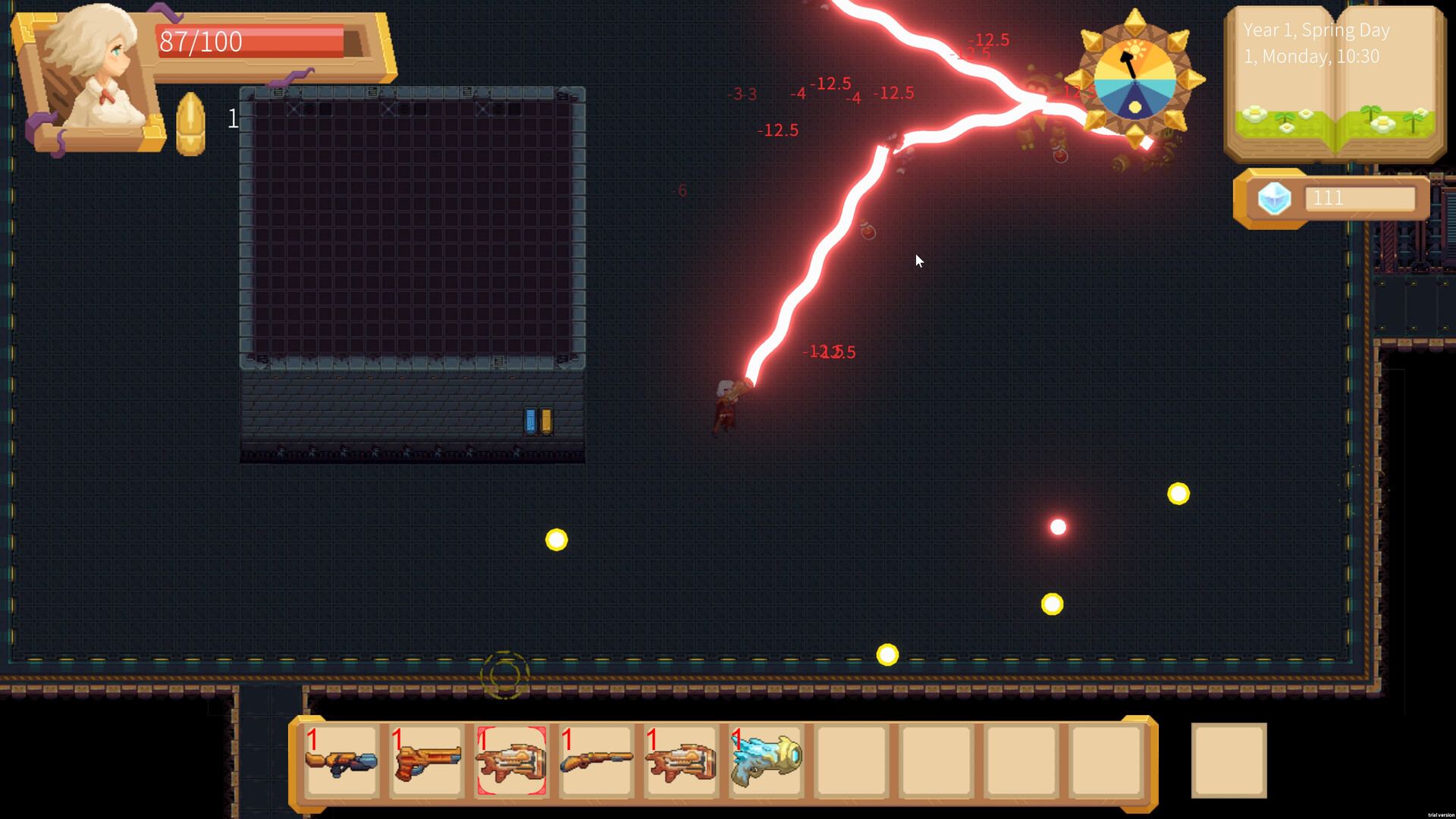Select the orange shotgun in slot 2
Screen dimensions: 1456x819
426,761
